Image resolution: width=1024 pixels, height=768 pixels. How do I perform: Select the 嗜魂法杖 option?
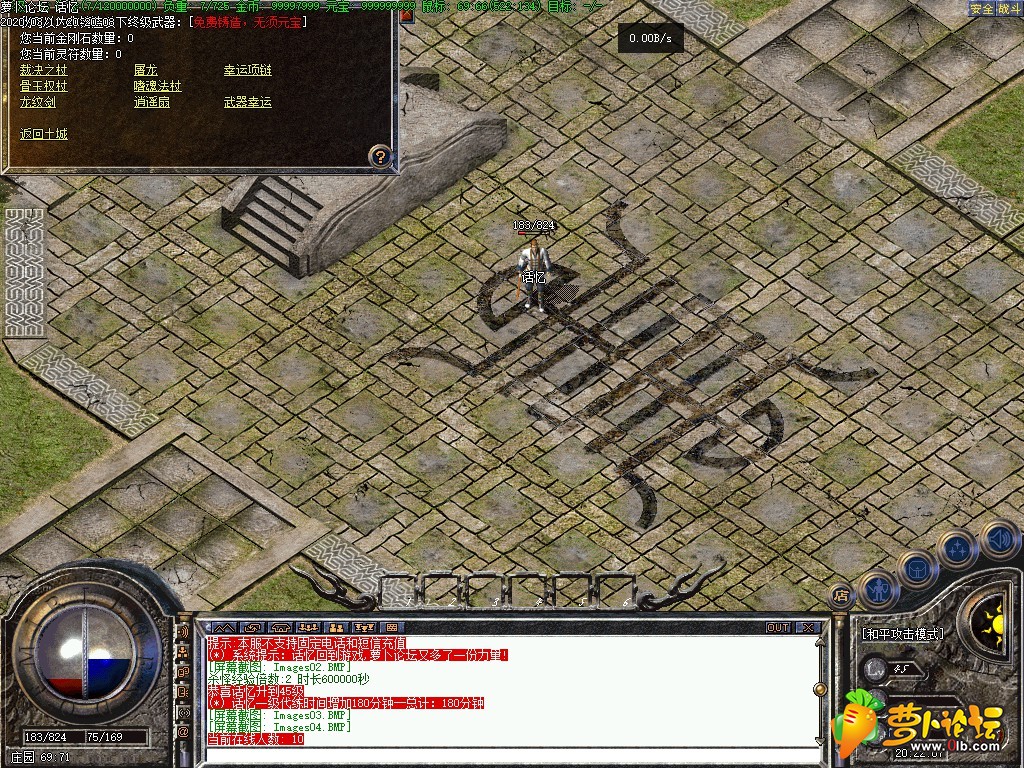click(158, 86)
